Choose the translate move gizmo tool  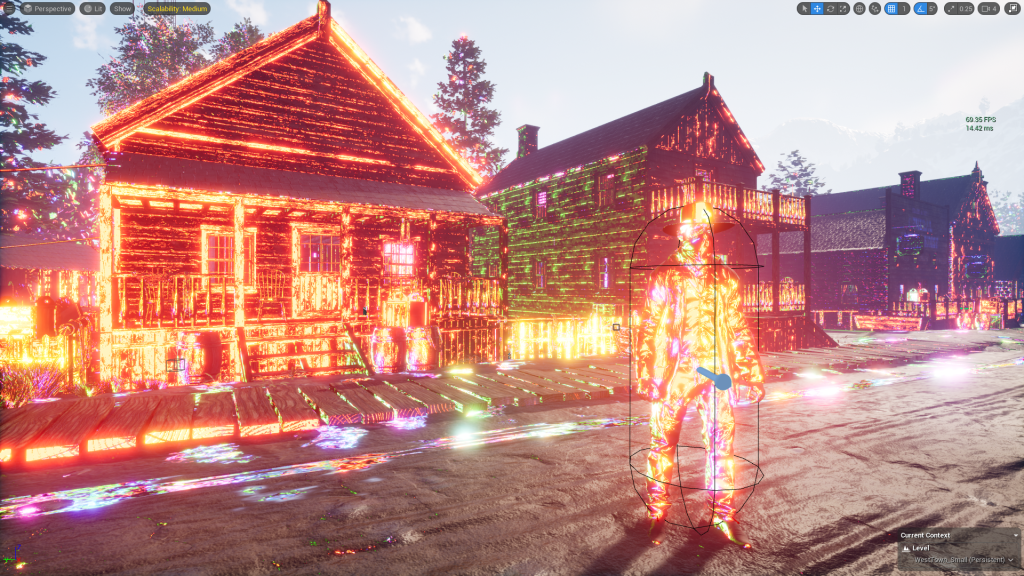pyautogui.click(x=817, y=8)
